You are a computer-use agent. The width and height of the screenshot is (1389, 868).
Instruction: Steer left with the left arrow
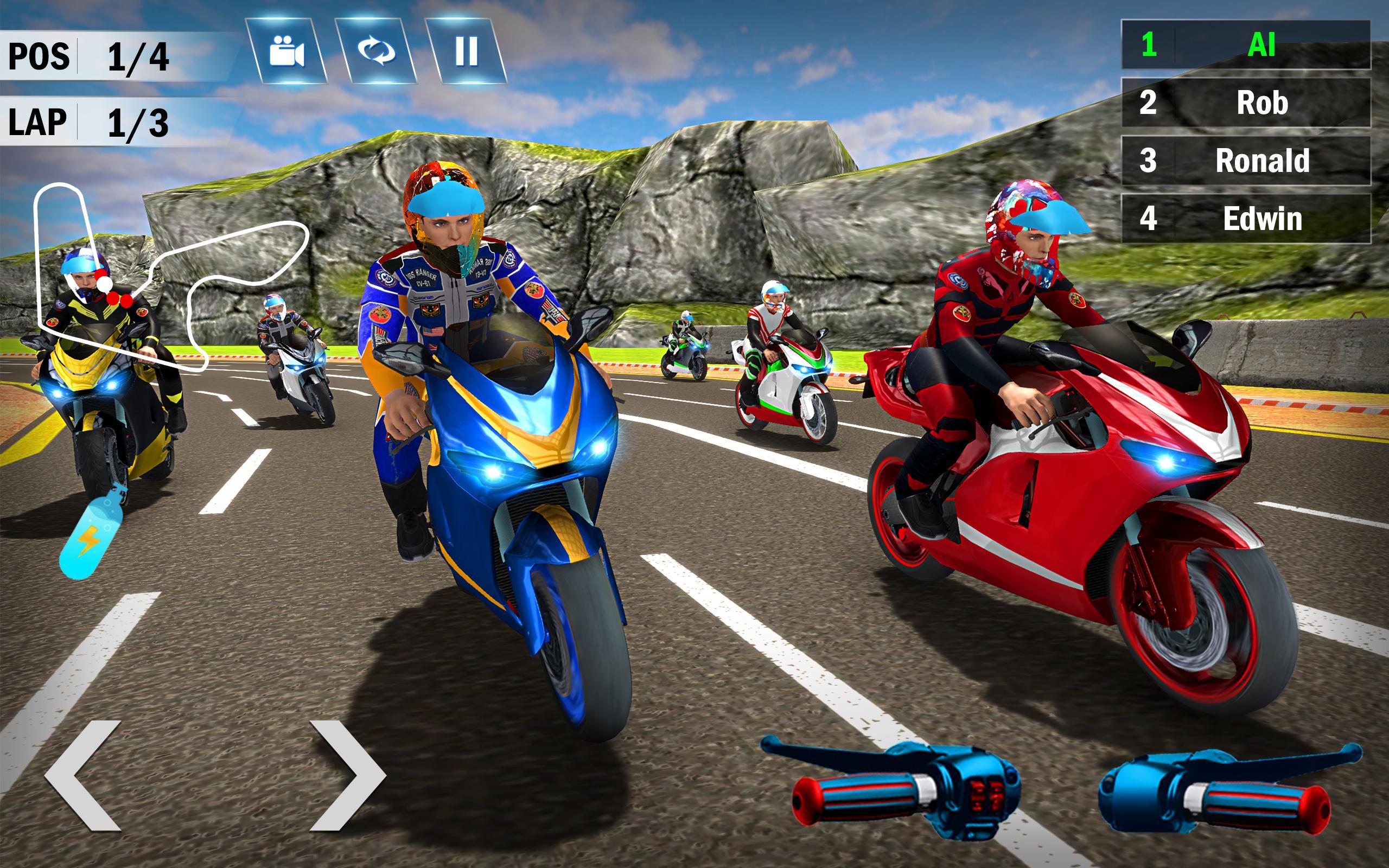(85, 775)
